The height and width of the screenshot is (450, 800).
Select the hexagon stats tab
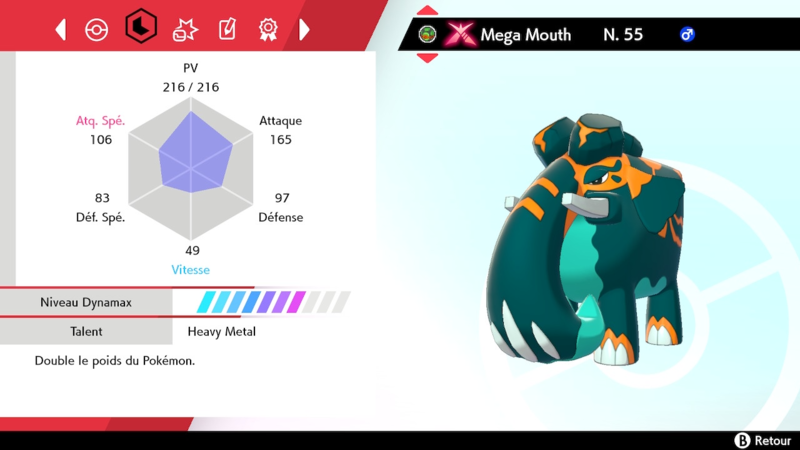point(140,27)
